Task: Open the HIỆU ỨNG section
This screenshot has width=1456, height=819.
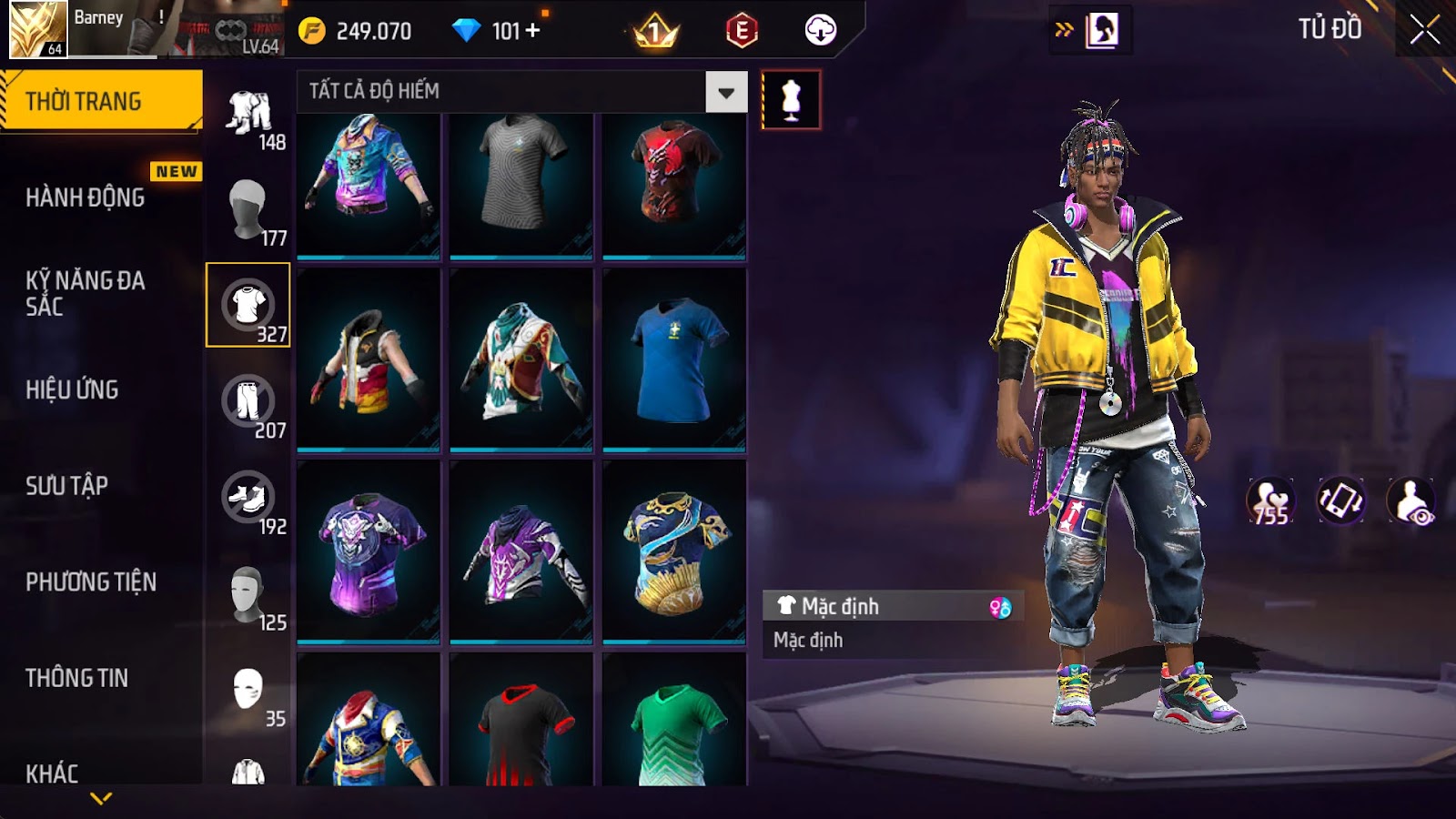Action: click(x=73, y=389)
